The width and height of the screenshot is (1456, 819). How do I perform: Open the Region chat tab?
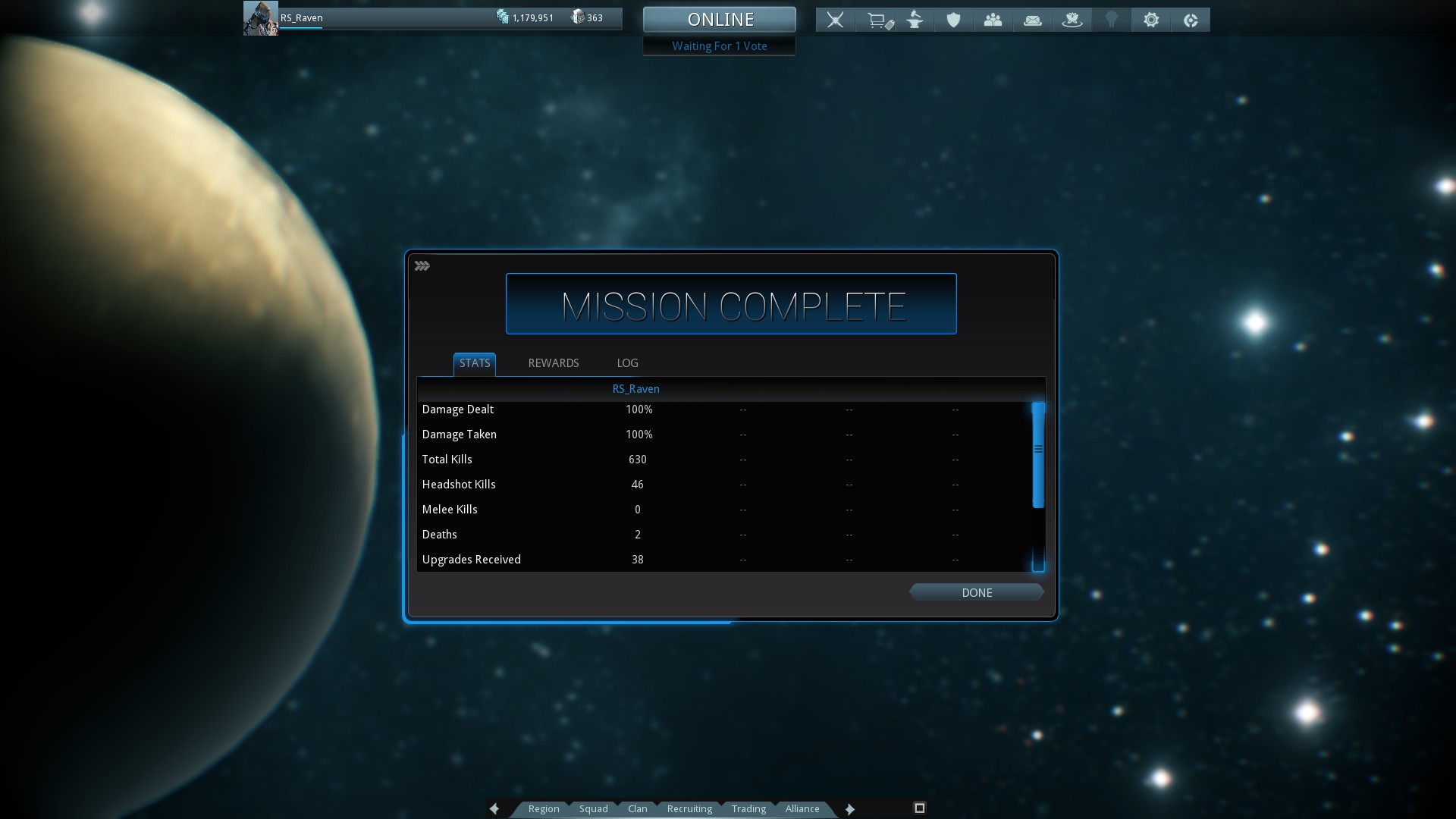point(543,809)
